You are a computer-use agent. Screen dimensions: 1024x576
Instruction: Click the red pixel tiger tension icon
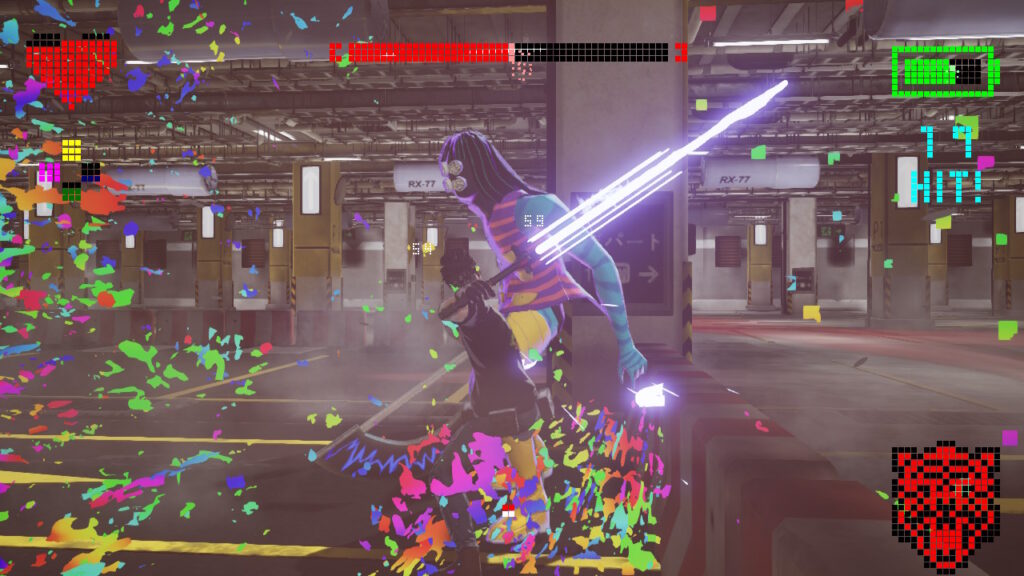click(945, 500)
